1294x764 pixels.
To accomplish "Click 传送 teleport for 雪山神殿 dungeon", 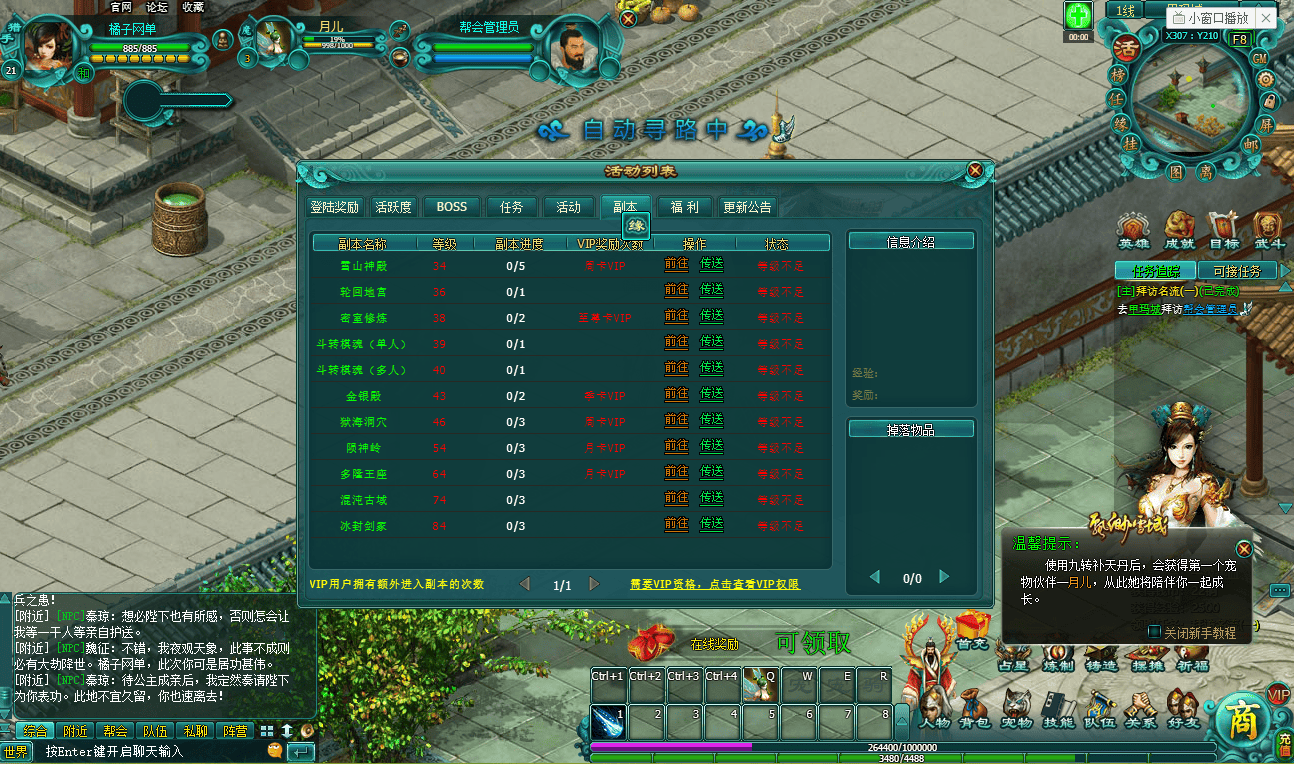I will click(712, 265).
